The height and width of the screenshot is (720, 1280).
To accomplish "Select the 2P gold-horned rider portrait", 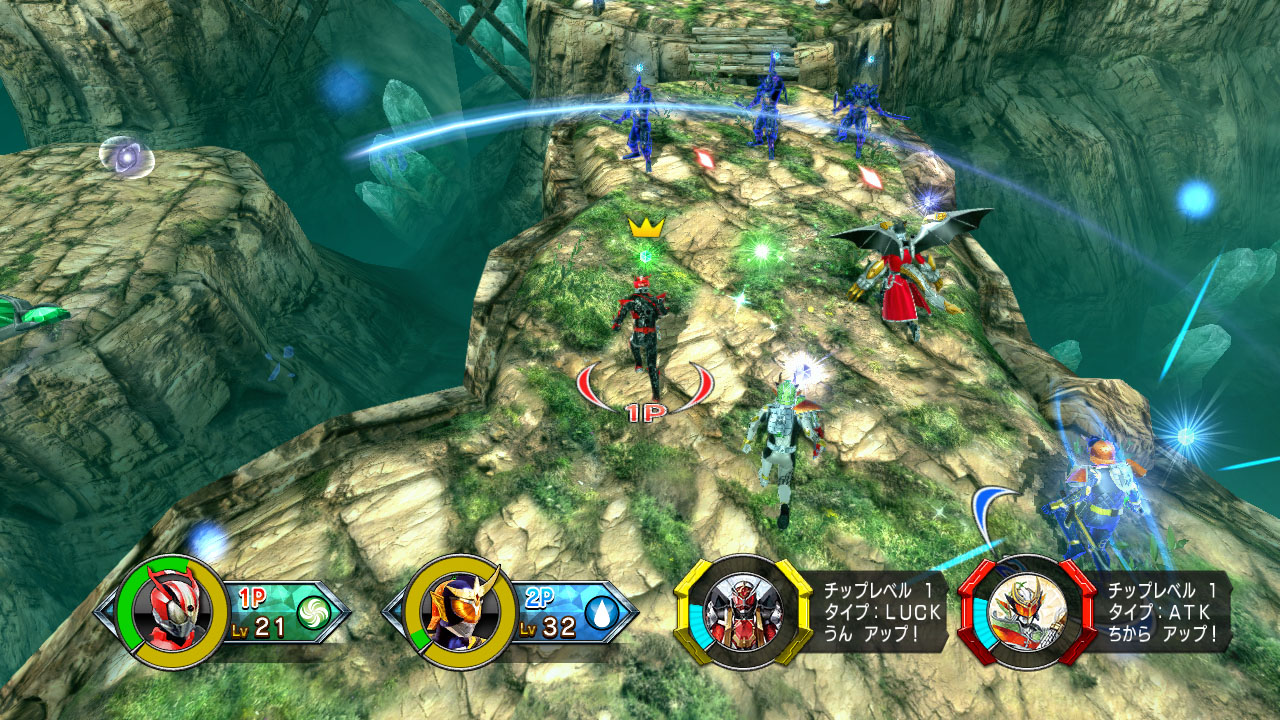I will [459, 611].
